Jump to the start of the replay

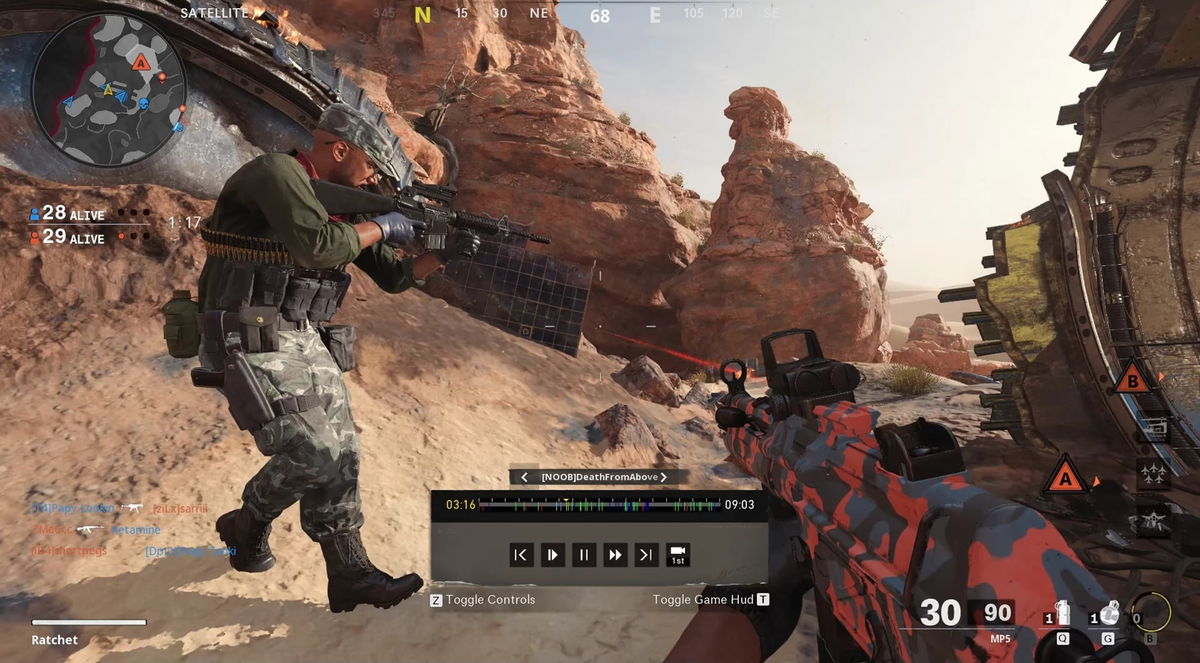tap(521, 555)
